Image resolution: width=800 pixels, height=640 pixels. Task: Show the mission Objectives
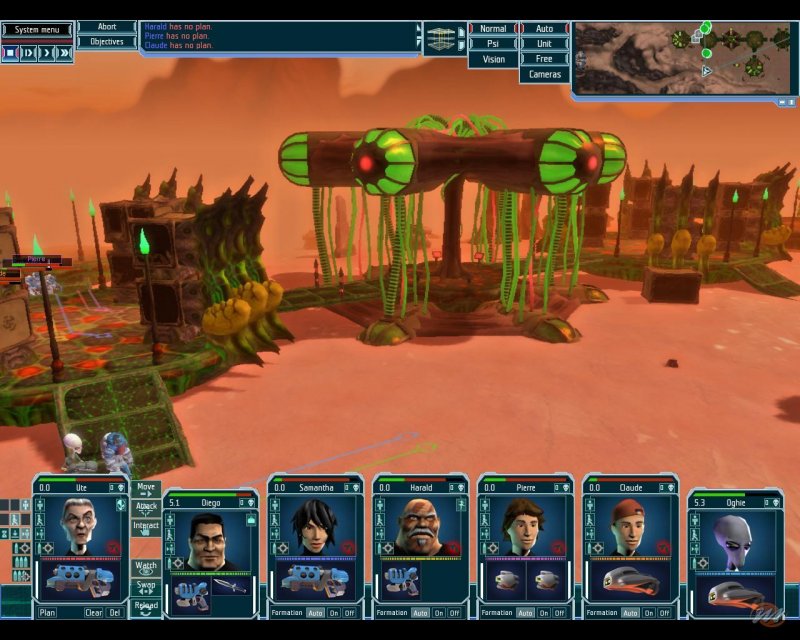107,42
